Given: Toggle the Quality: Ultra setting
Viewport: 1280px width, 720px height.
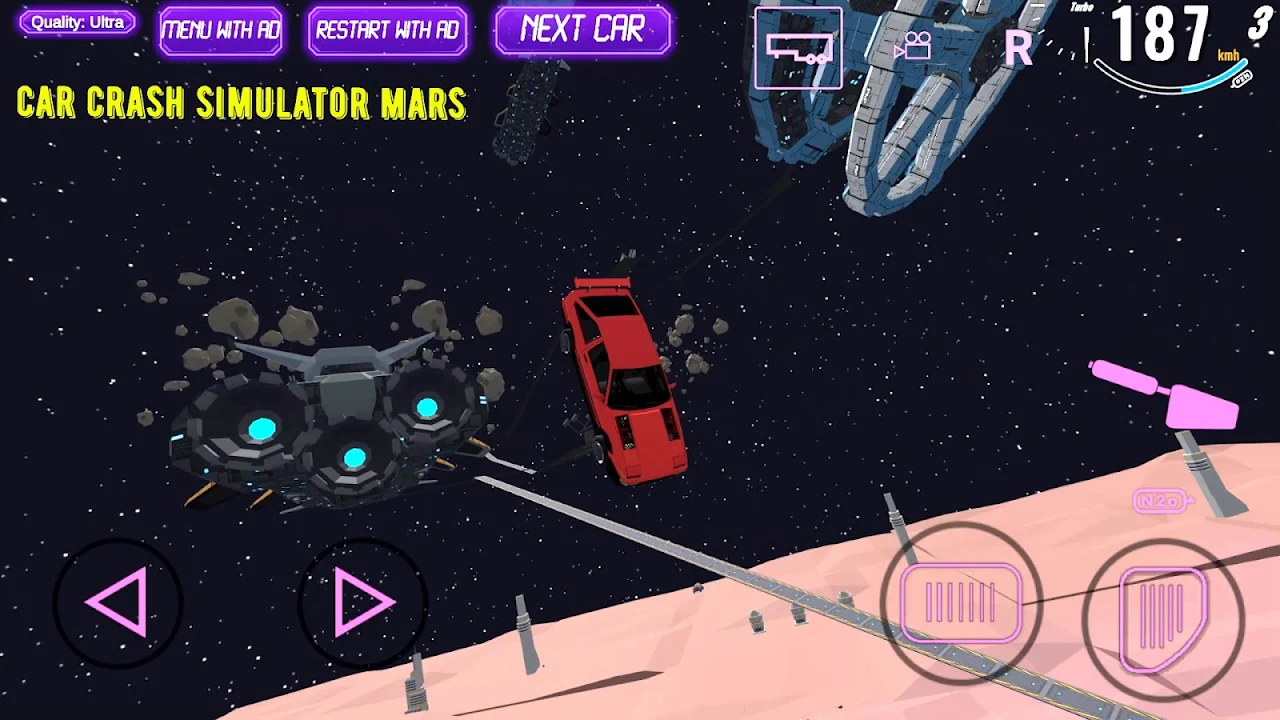Looking at the screenshot, I should click(x=77, y=22).
